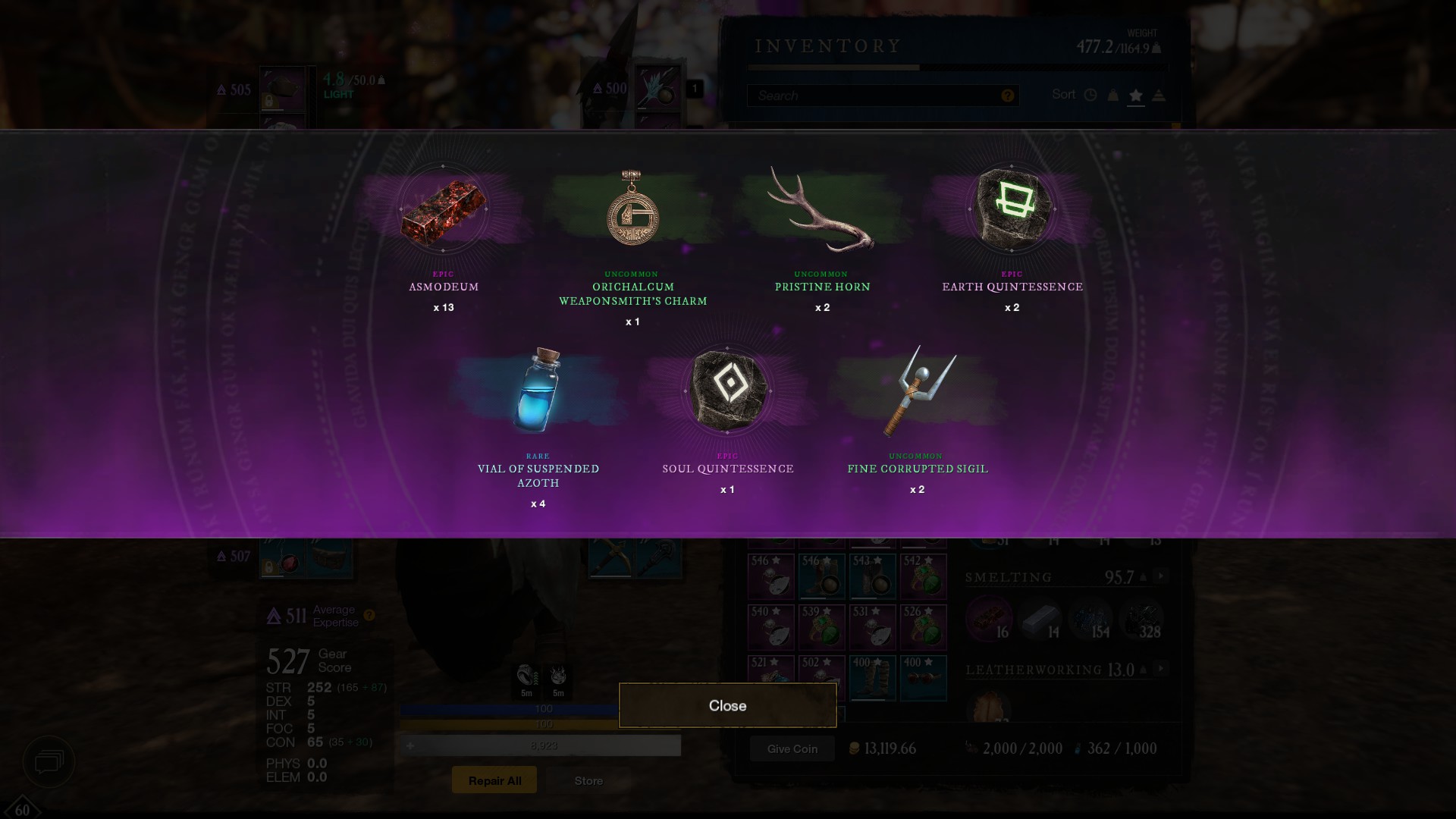Click the Give Coin button
The height and width of the screenshot is (819, 1456).
coord(792,748)
